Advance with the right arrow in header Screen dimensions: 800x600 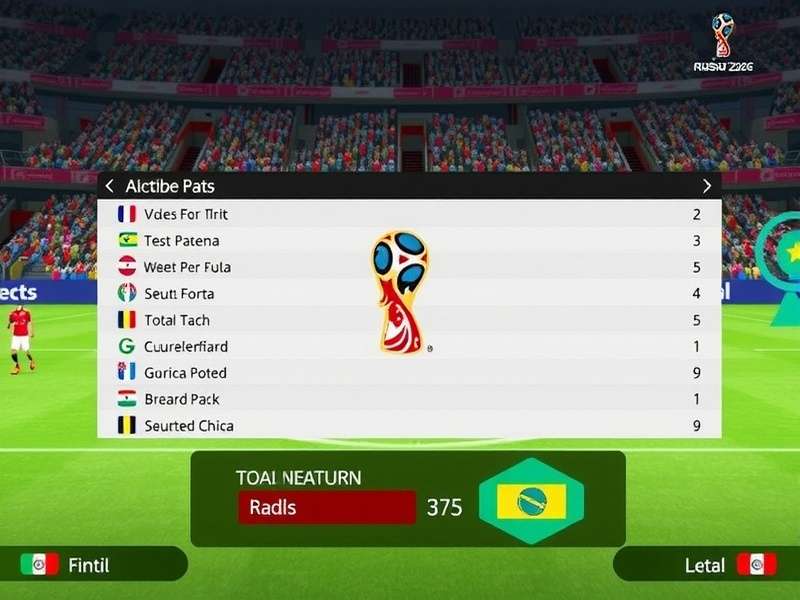click(x=707, y=186)
